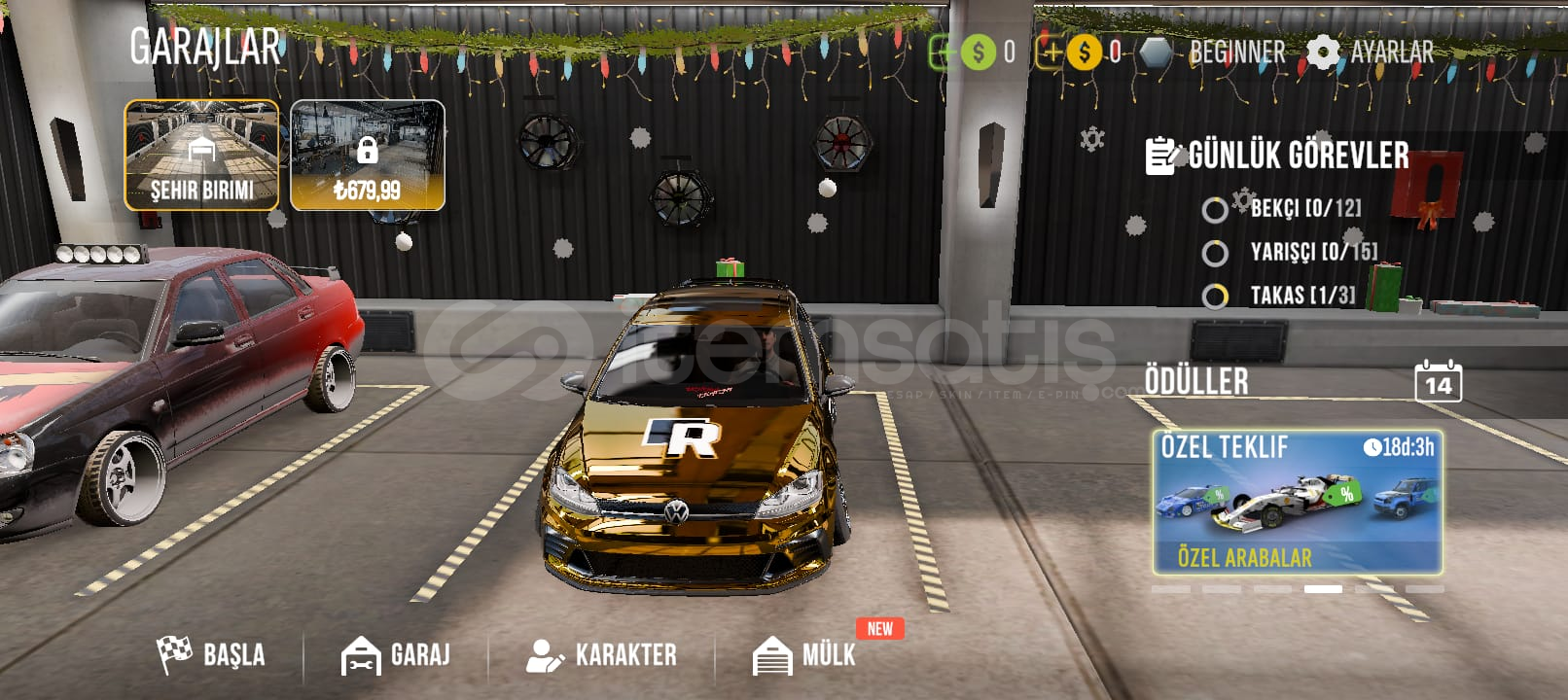This screenshot has height=700, width=1568.
Task: Open the Özel Teklif special cars offer
Action: tap(1297, 503)
